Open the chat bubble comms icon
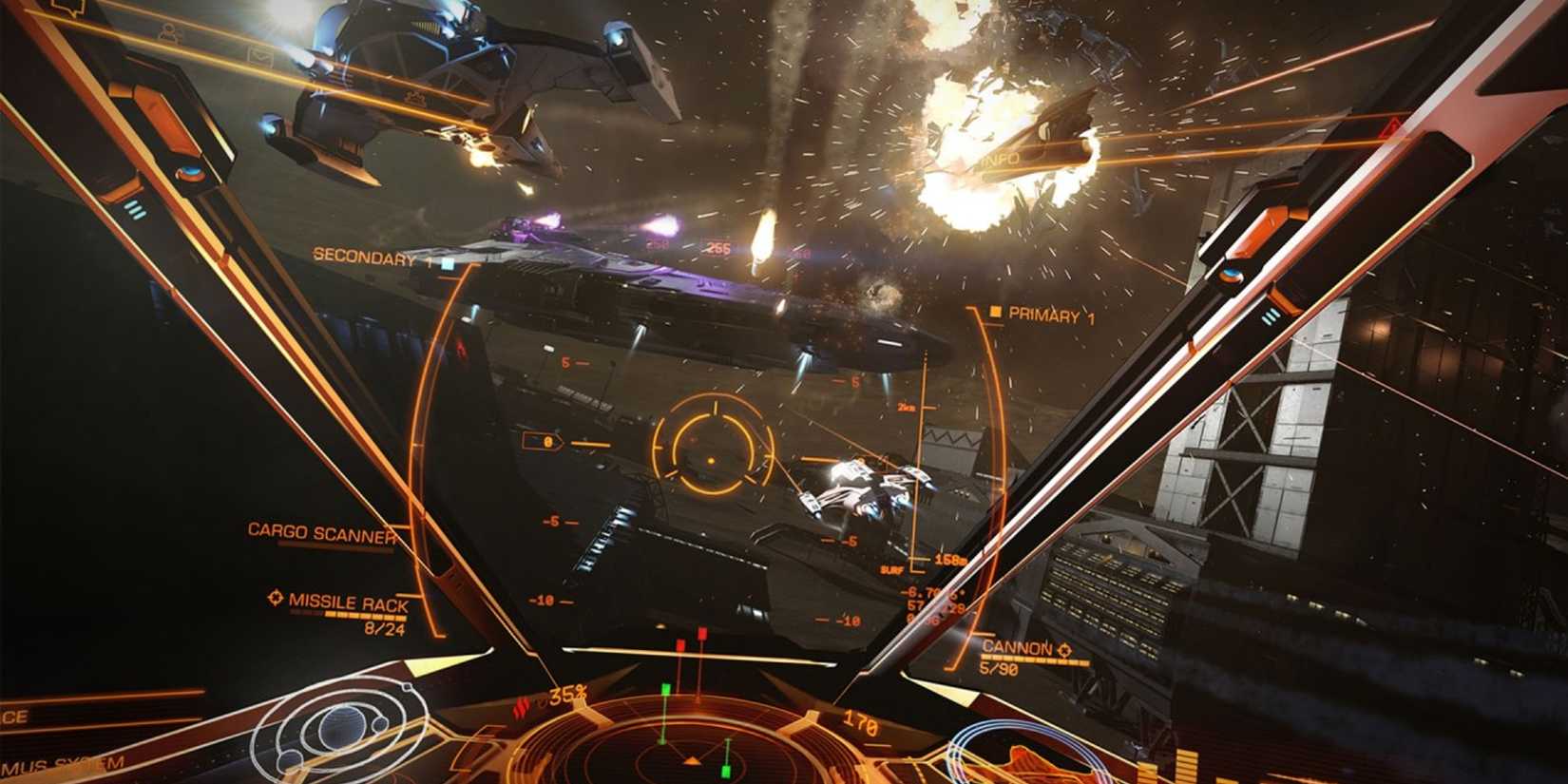Image resolution: width=1568 pixels, height=784 pixels. coord(67,10)
